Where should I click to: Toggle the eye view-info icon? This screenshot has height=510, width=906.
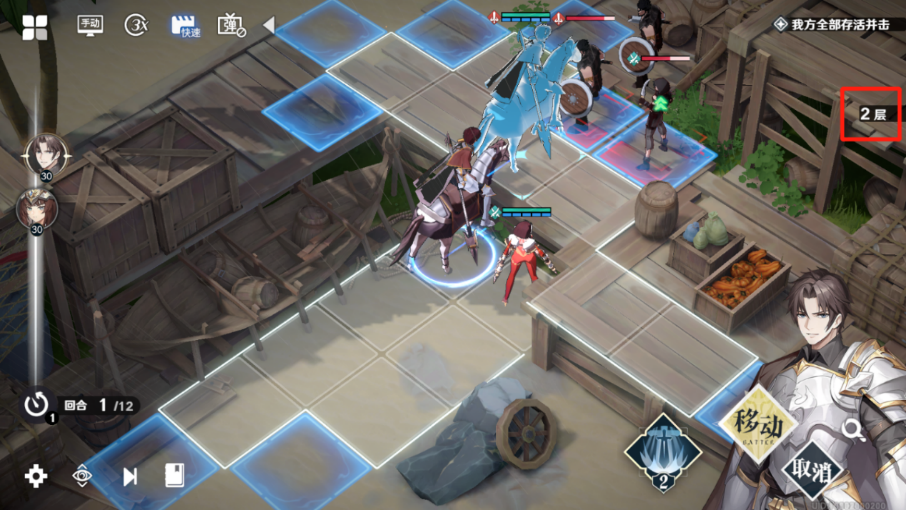click(x=83, y=476)
